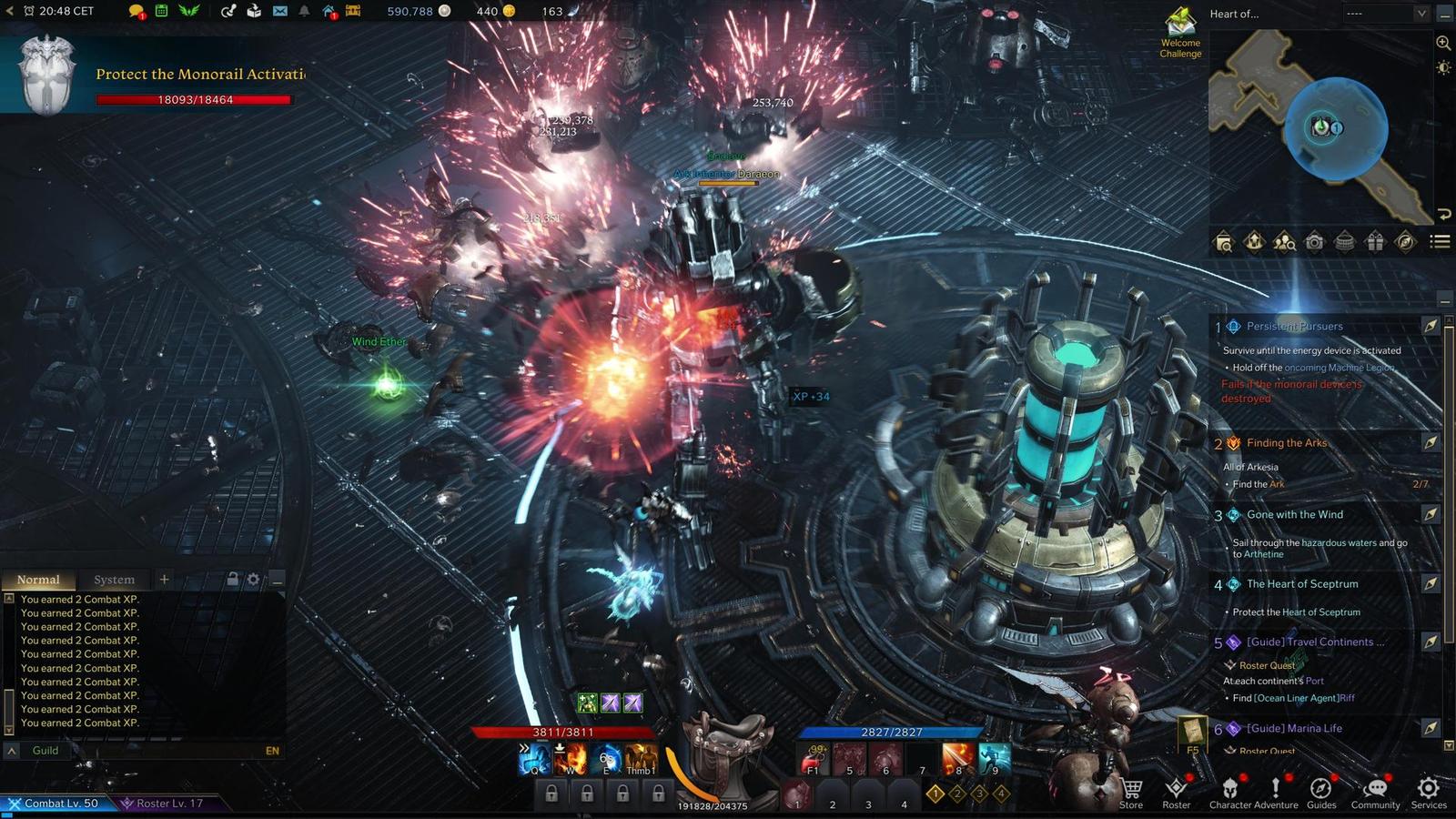
Task: Toggle minimap transparency sun icon
Action: tap(1443, 68)
